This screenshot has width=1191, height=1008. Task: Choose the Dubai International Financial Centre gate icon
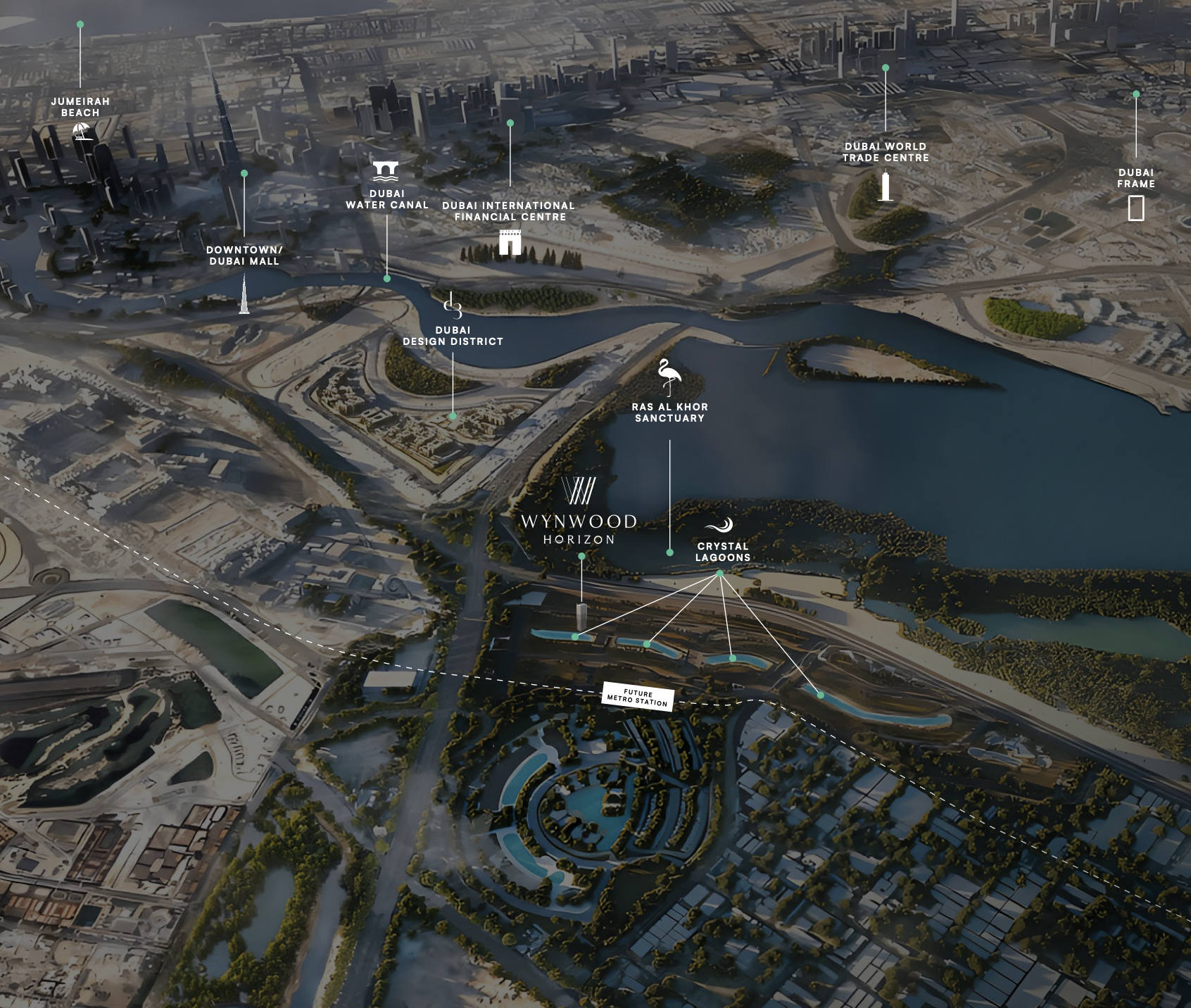pos(510,241)
